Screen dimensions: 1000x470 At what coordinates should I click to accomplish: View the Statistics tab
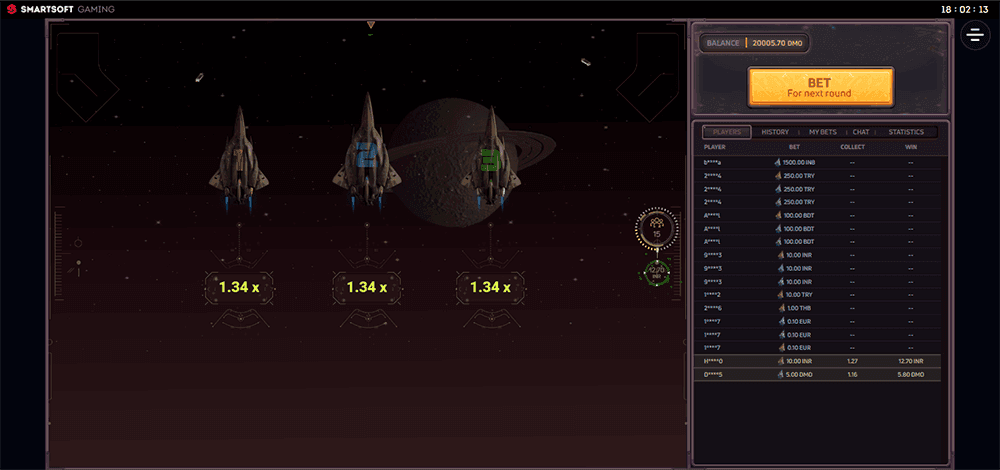click(x=906, y=132)
